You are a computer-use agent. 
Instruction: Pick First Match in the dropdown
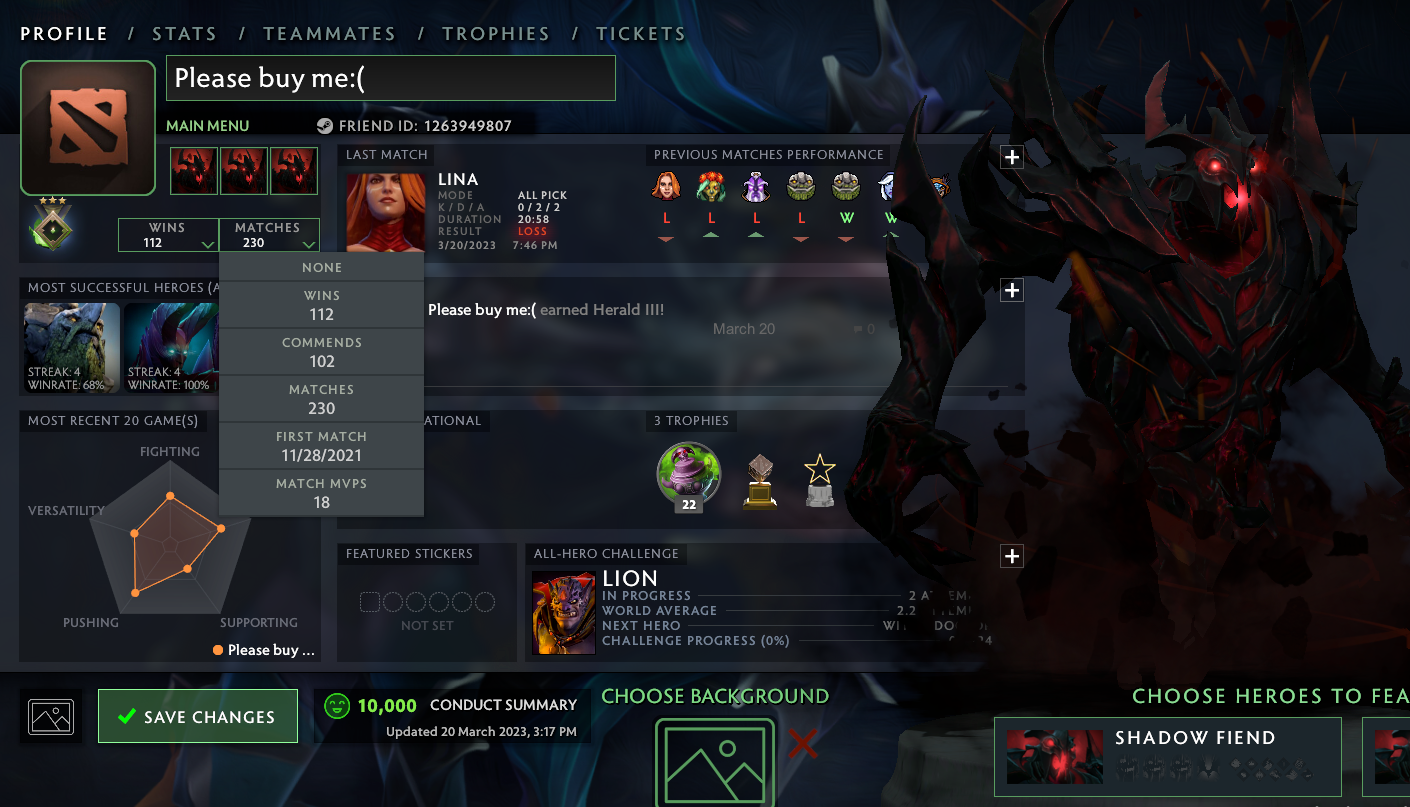321,446
